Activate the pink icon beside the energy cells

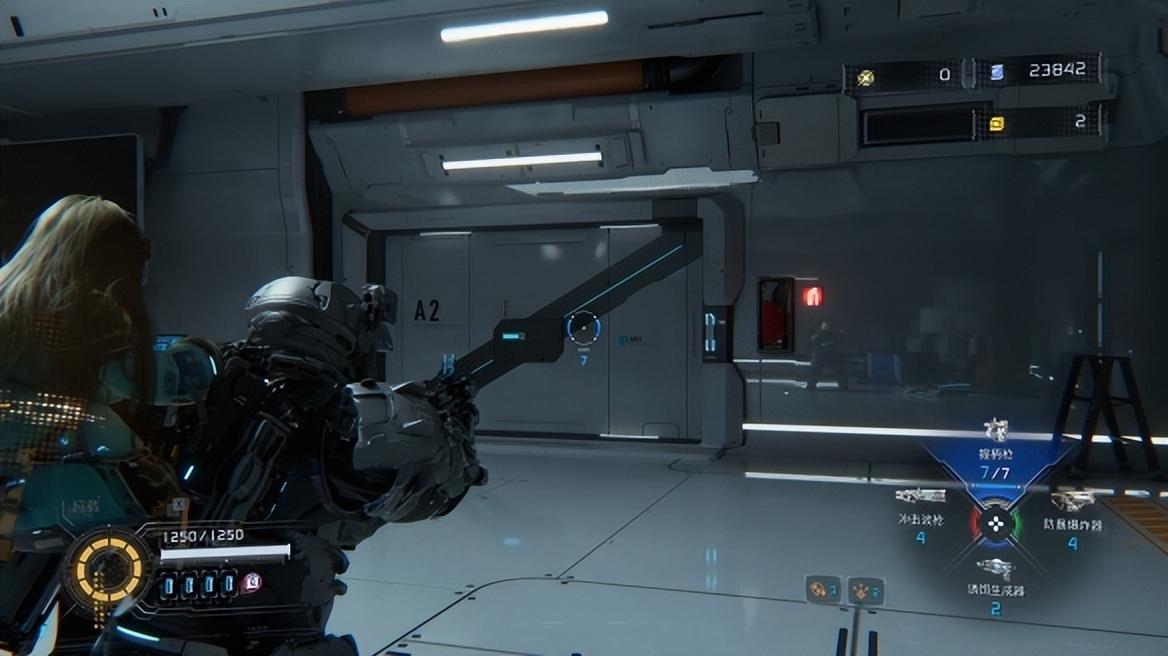tap(251, 583)
